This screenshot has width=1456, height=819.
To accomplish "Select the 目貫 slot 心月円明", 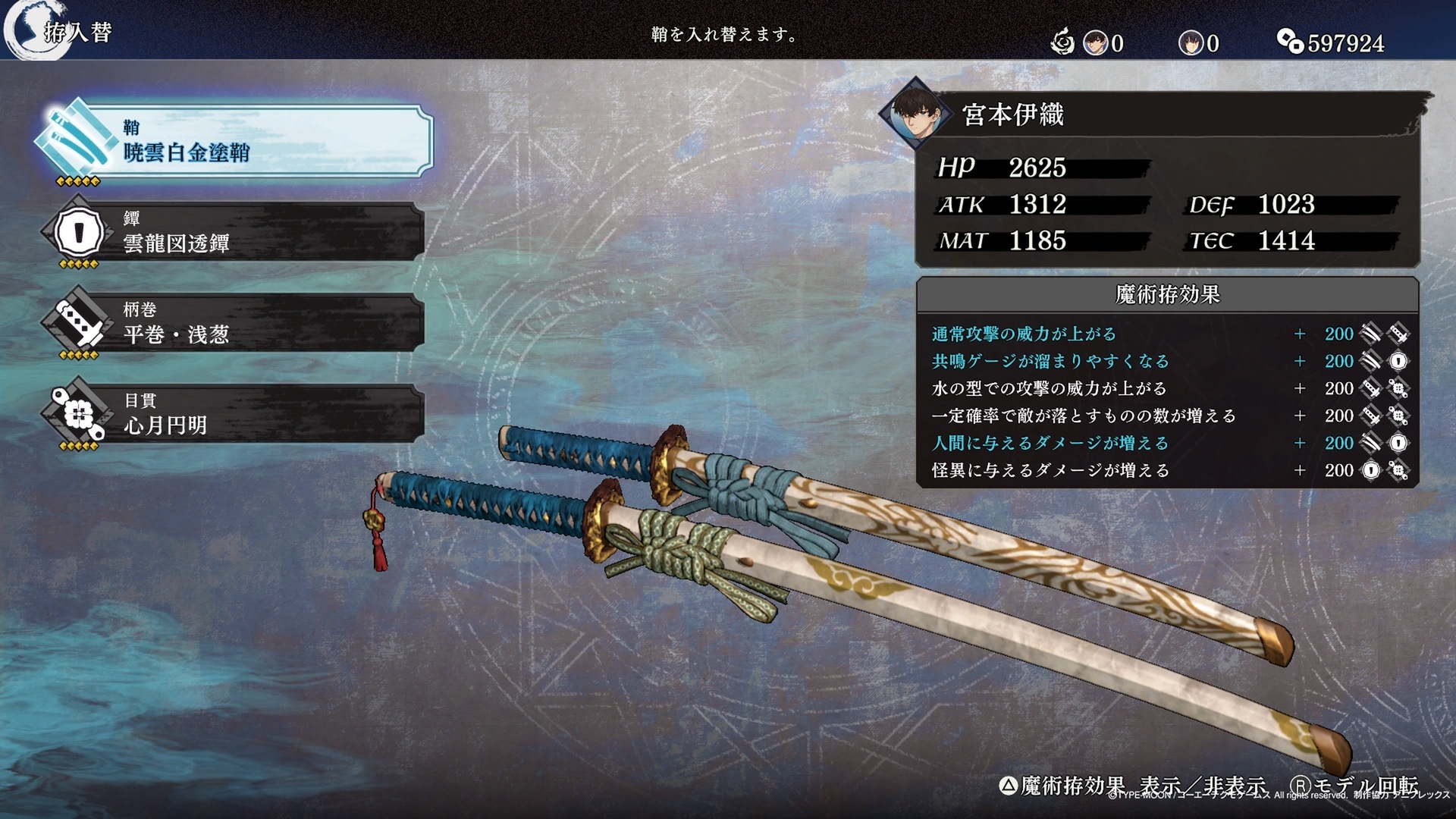I will pos(235,414).
